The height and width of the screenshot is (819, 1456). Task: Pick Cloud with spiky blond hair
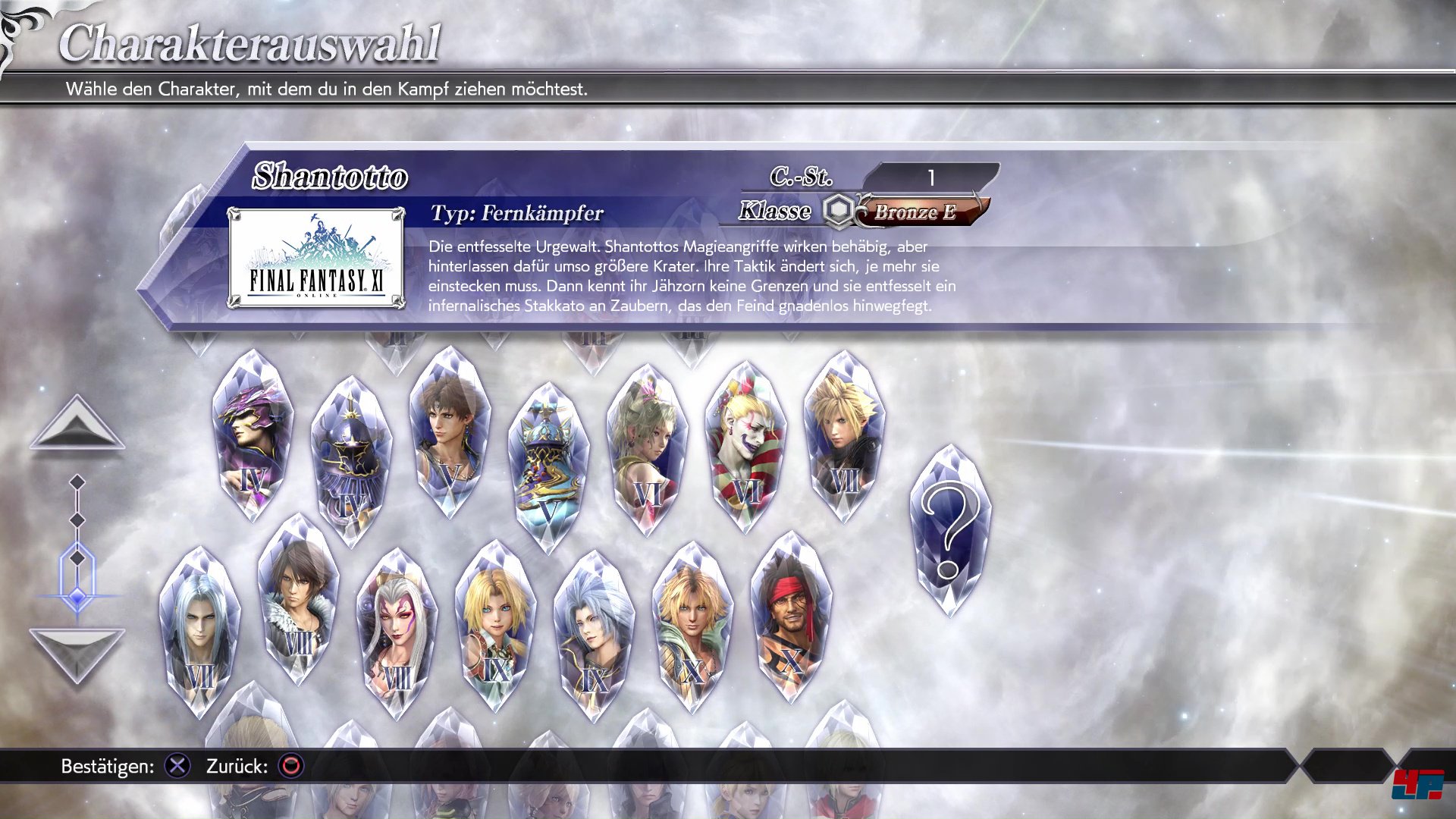point(843,436)
